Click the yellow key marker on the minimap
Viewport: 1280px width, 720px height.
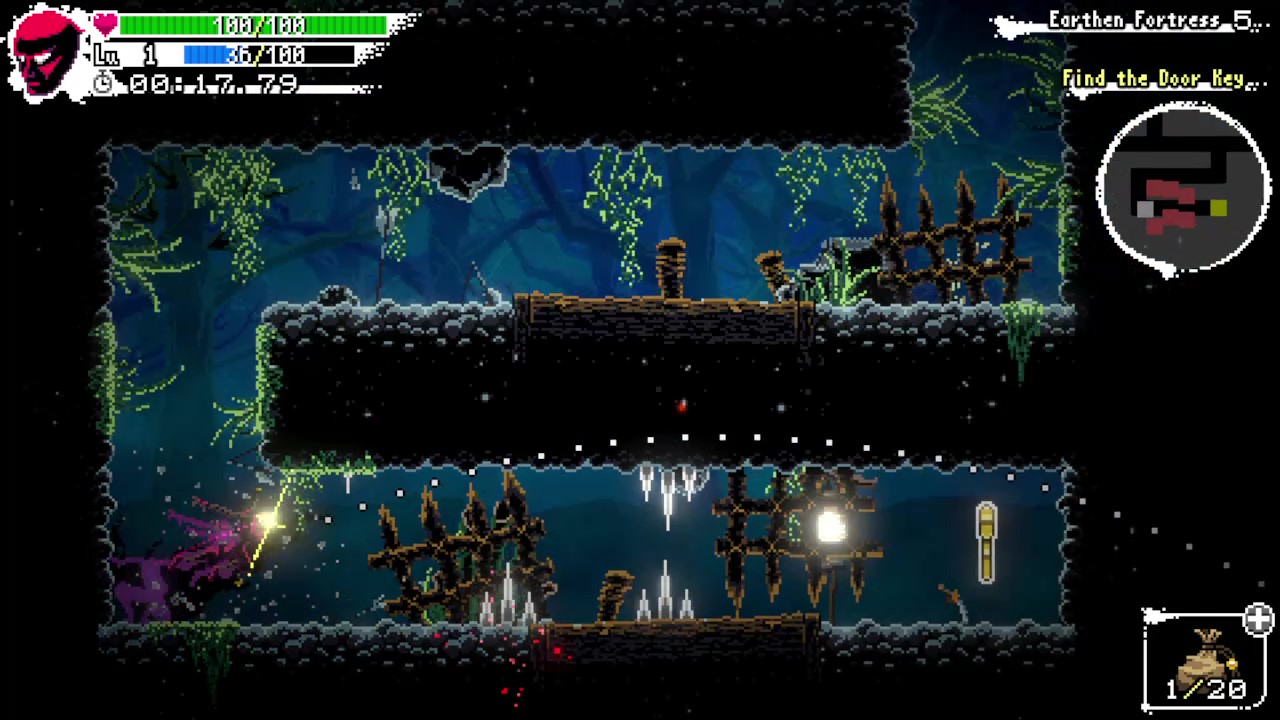(1218, 210)
